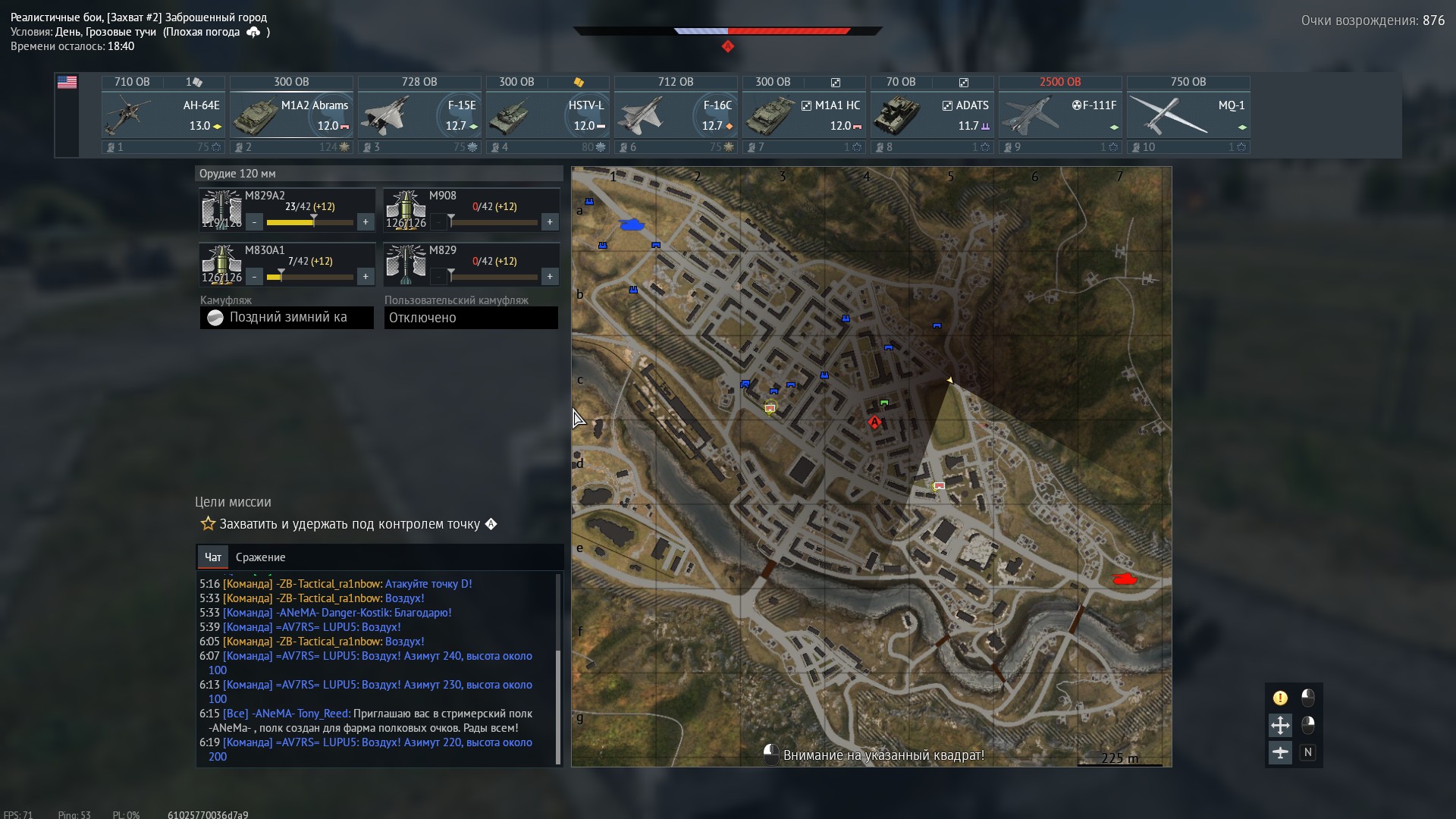Open the user camouflage dropdown

click(x=471, y=318)
